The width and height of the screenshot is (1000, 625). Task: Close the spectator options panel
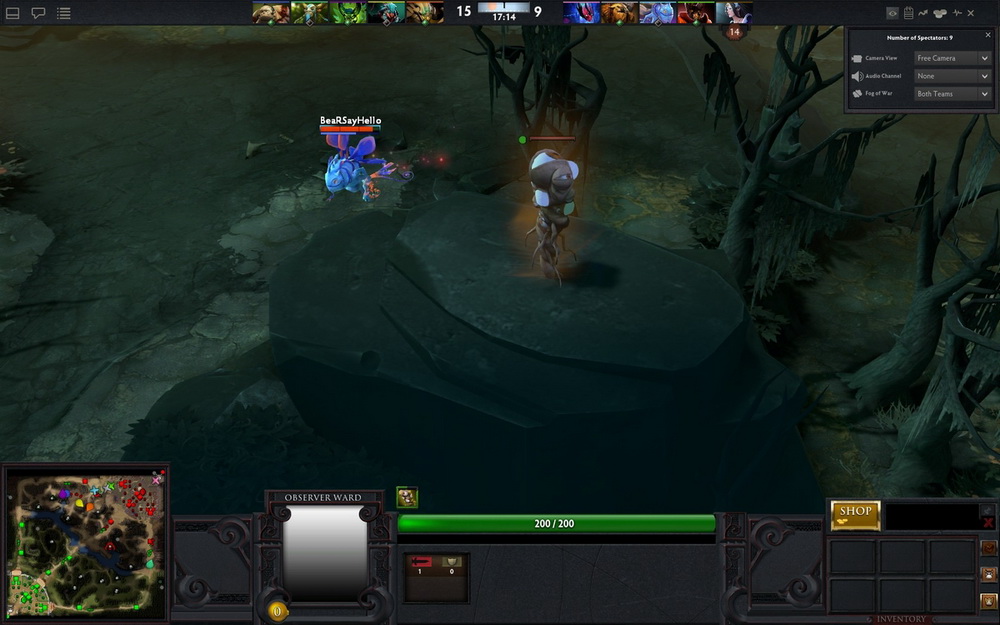pos(985,34)
